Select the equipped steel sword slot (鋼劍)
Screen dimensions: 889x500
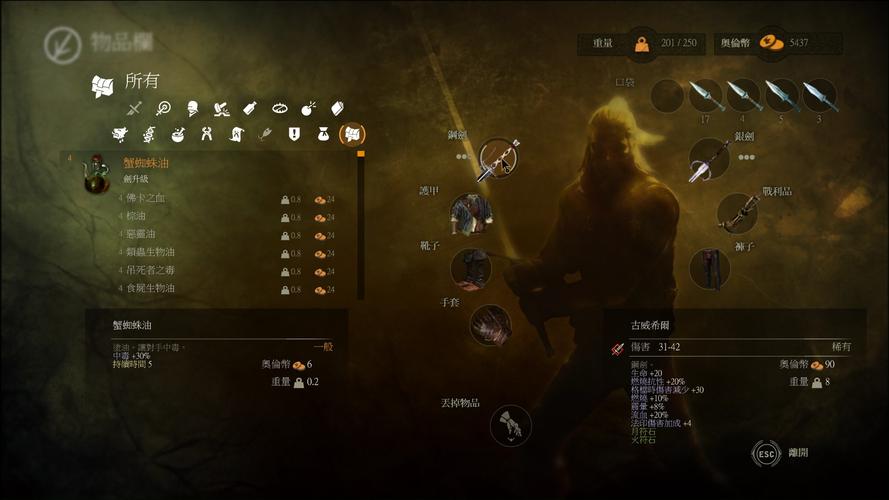(497, 159)
